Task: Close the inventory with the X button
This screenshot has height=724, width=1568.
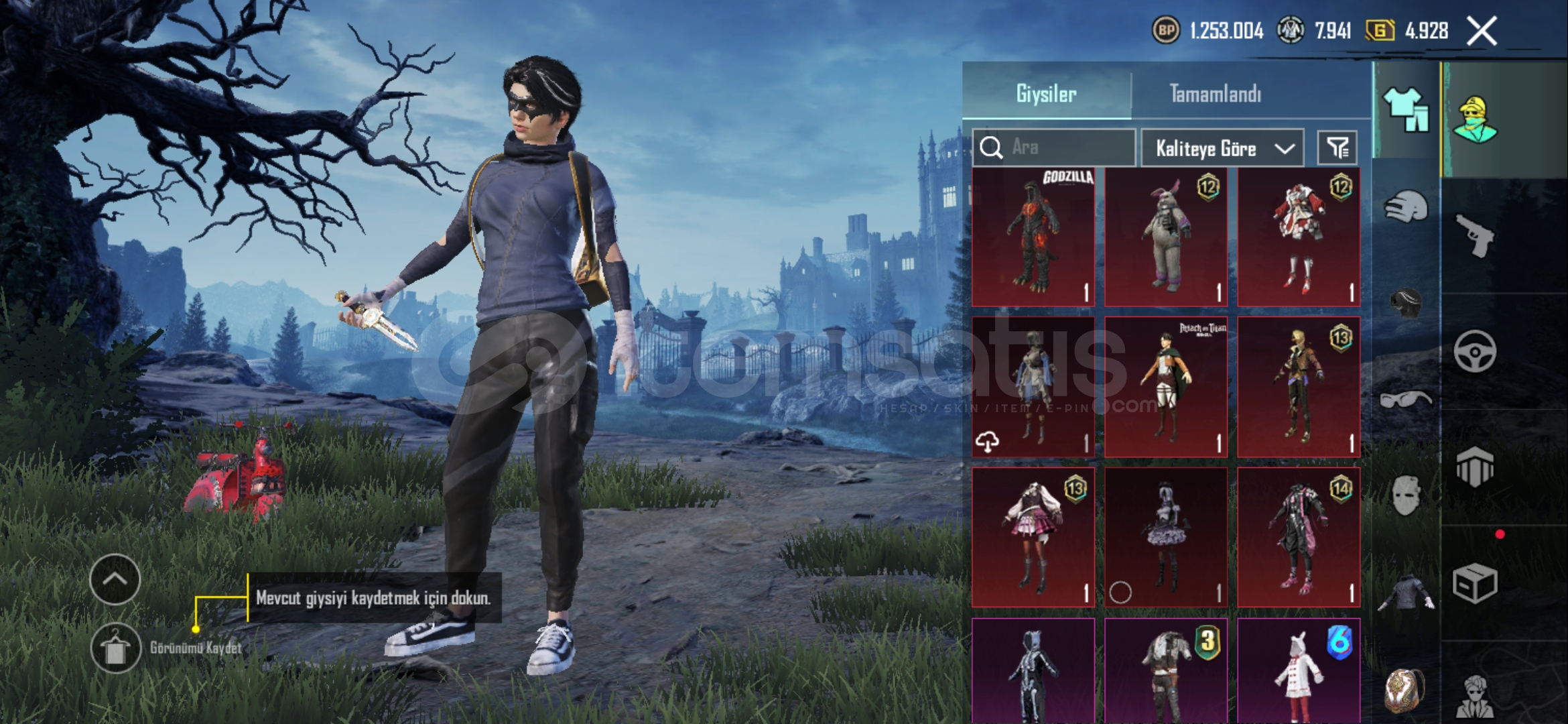Action: (1481, 31)
